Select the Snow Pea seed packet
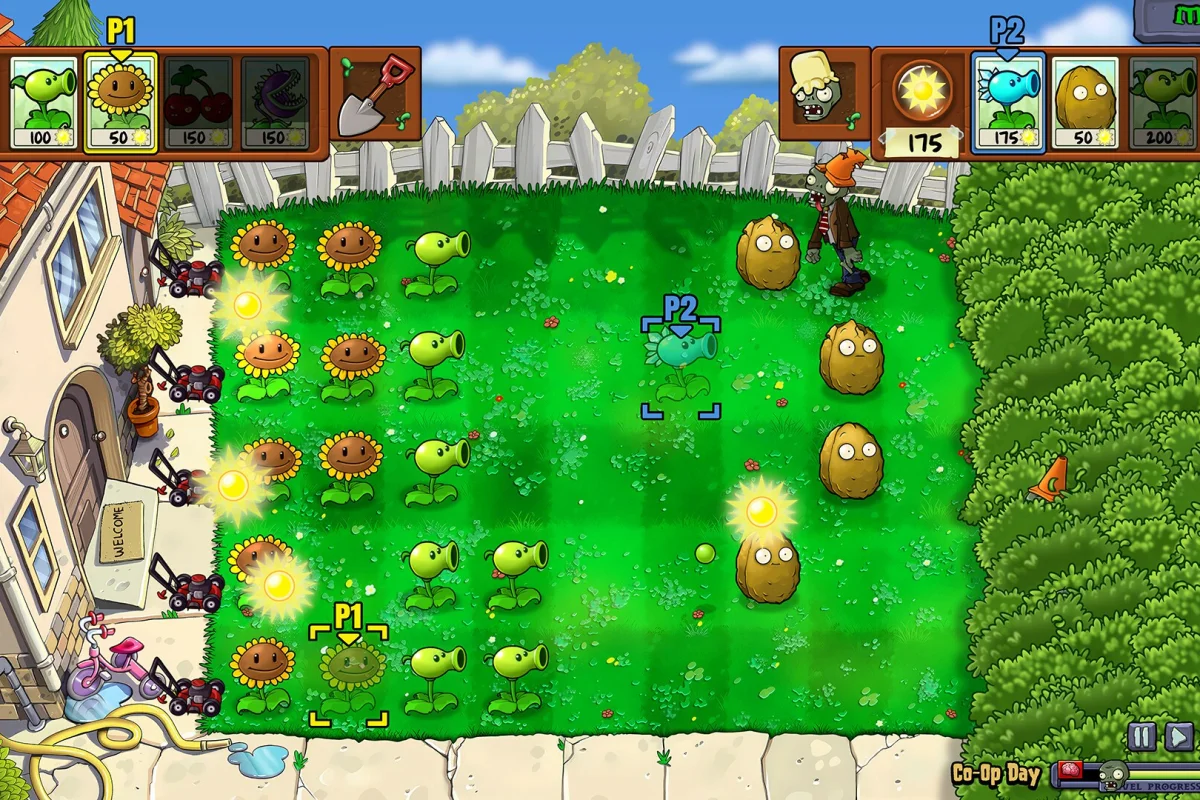Viewport: 1200px width, 800px height. point(1008,103)
